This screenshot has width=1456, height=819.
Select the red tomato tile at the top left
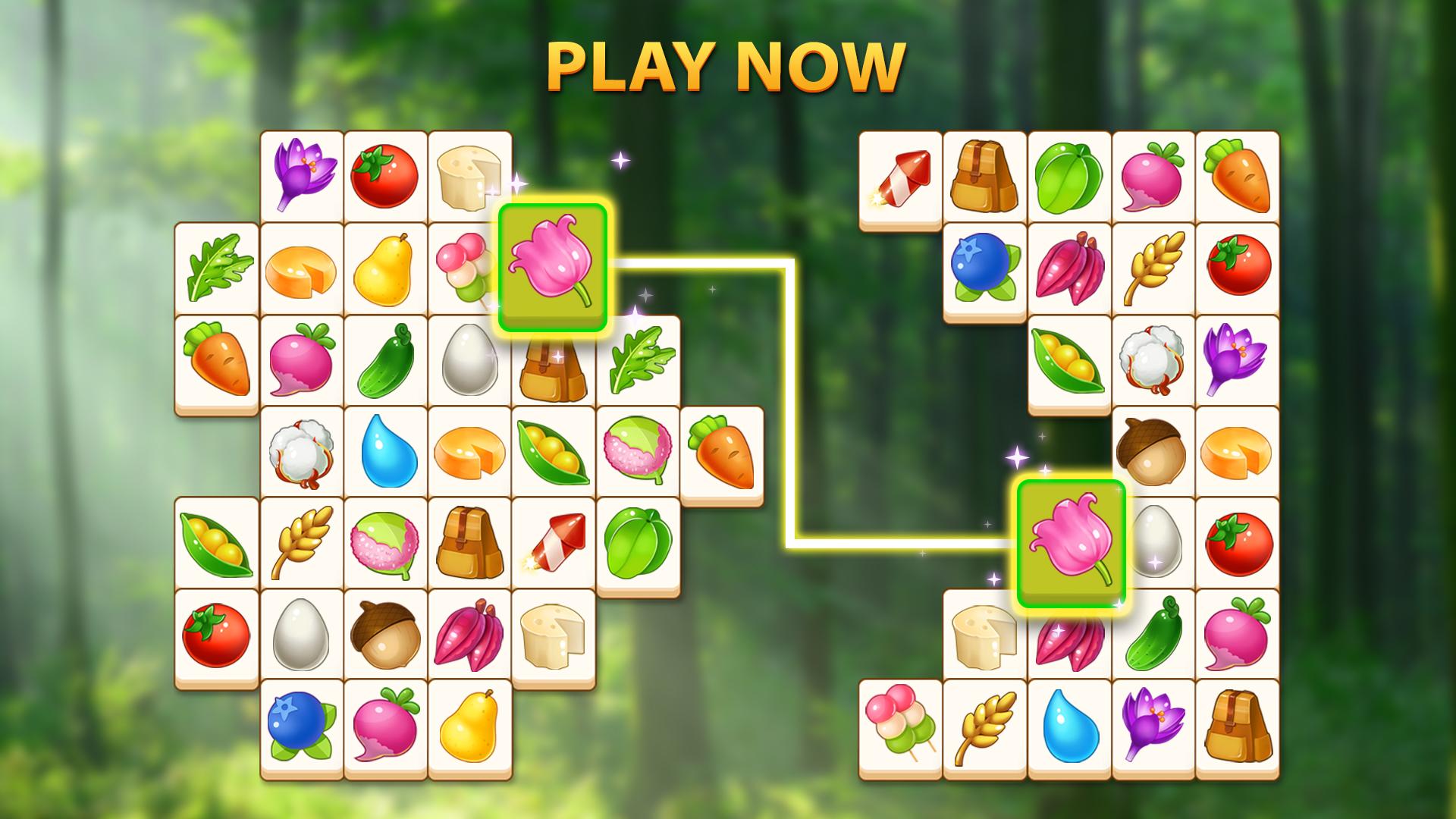[387, 178]
